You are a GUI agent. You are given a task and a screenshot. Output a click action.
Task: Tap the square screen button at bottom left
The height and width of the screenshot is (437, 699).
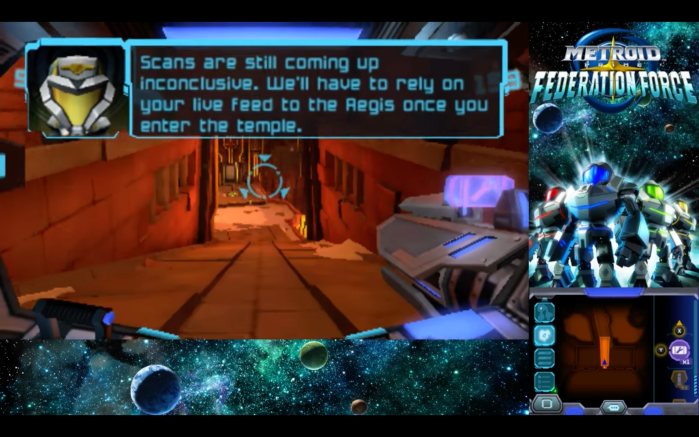[546, 404]
